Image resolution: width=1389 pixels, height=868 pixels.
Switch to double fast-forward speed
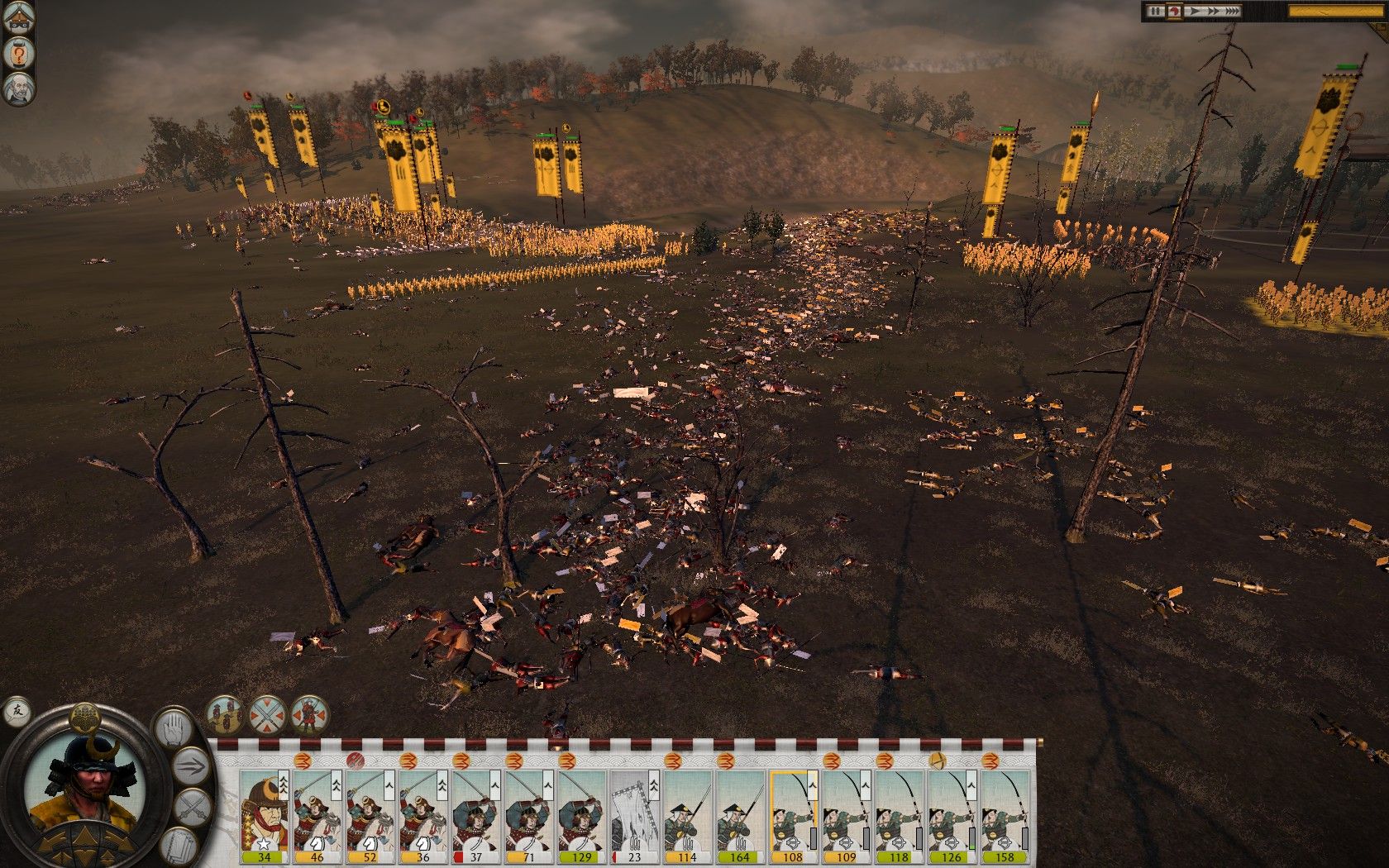tap(1213, 11)
